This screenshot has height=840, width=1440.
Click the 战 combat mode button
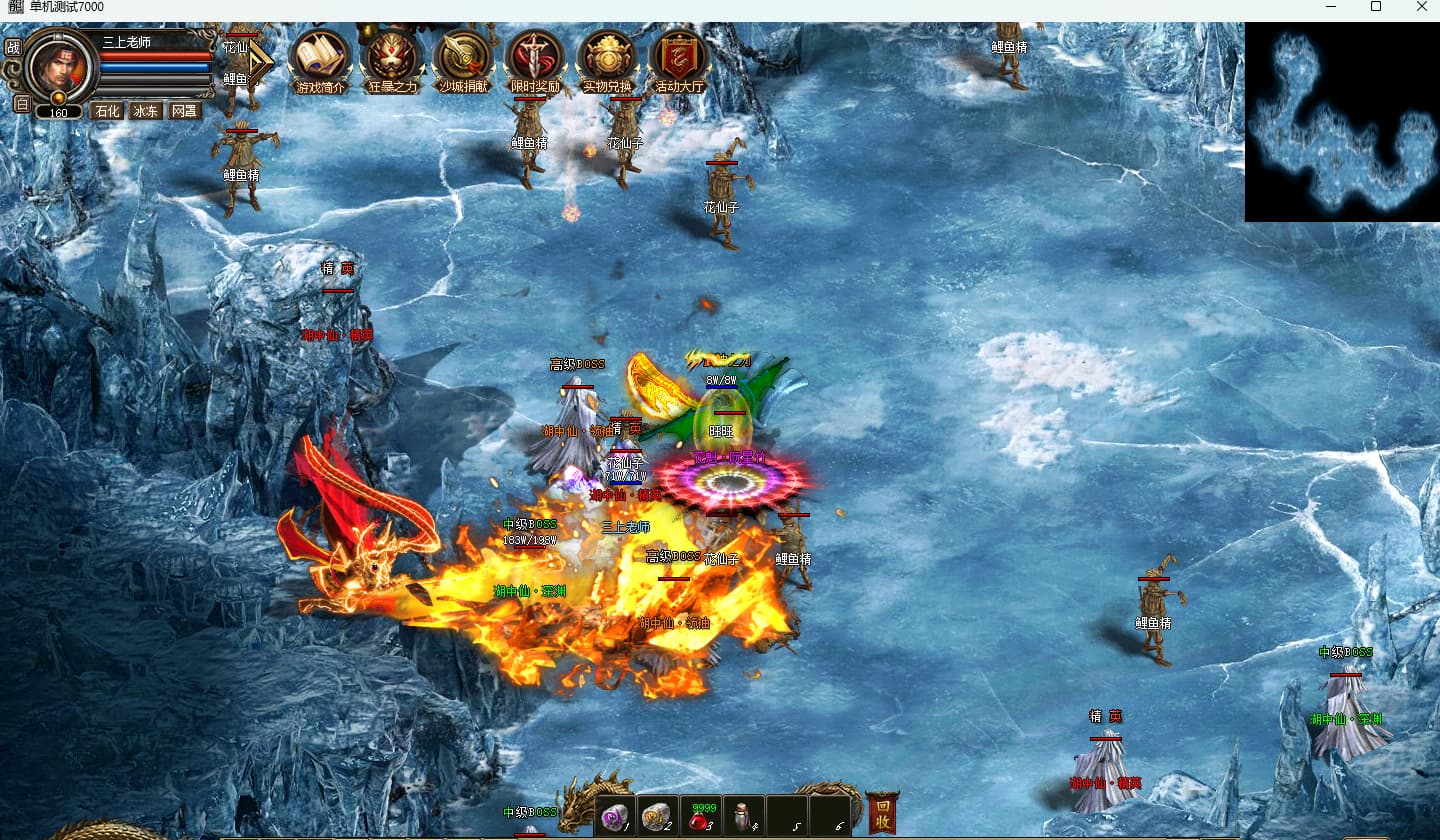tap(13, 47)
